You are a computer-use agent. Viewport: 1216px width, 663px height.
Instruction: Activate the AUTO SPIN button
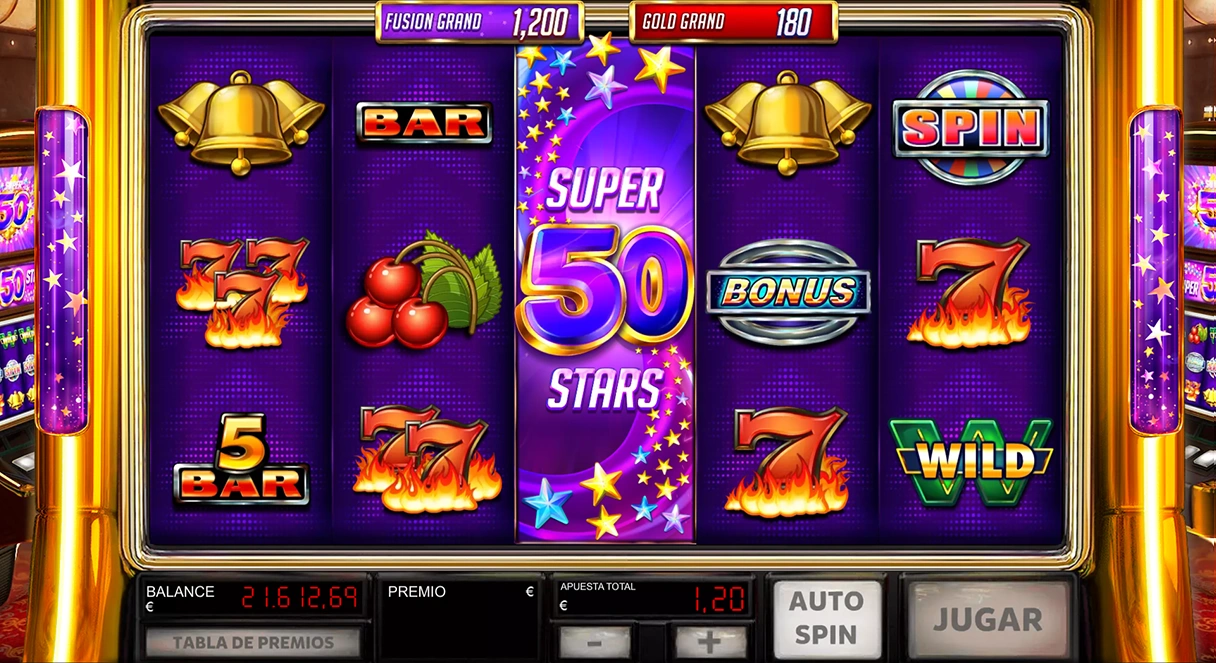827,619
